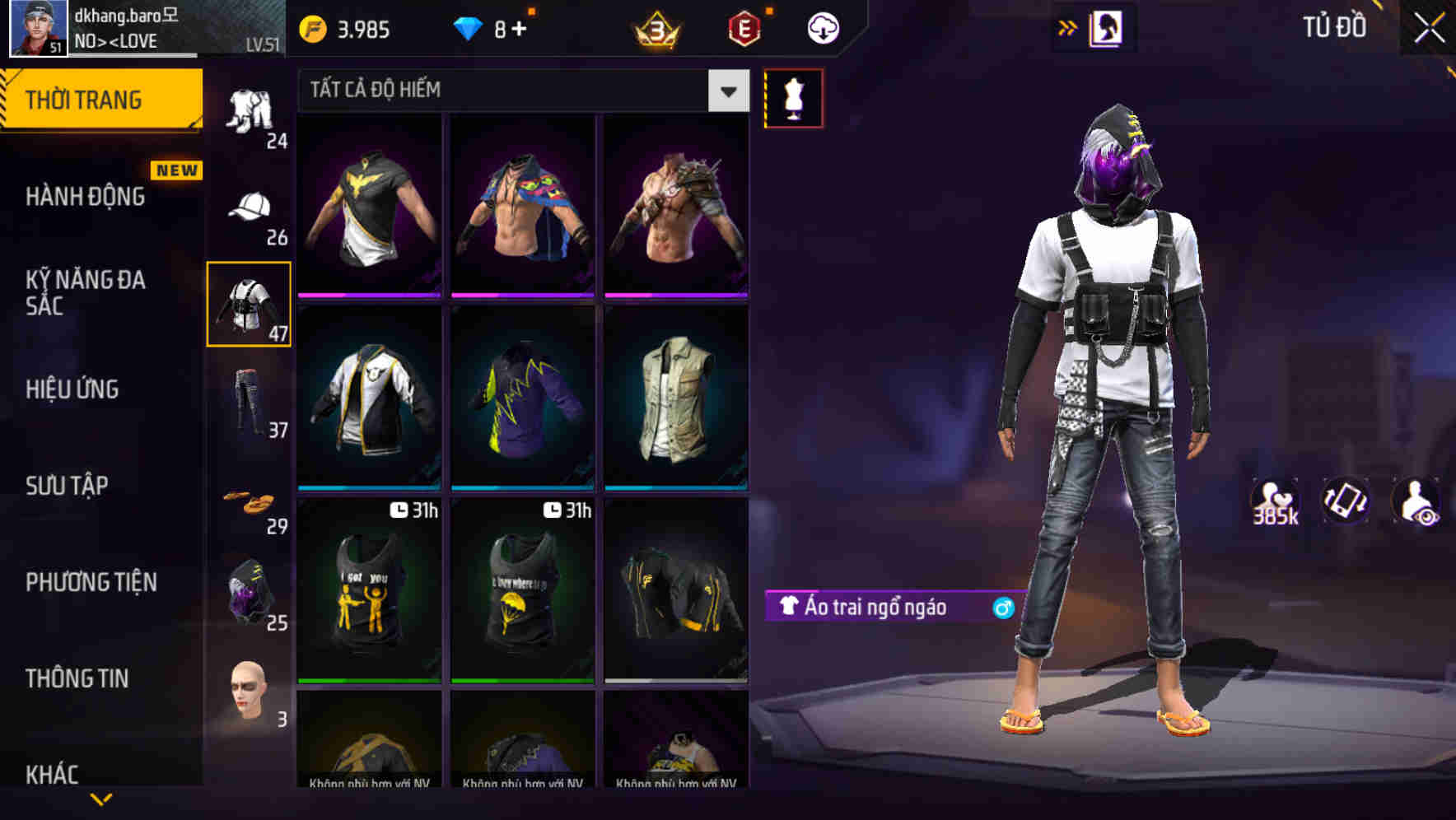Image resolution: width=1456 pixels, height=820 pixels.
Task: Click the diamond balance icon
Action: click(467, 27)
